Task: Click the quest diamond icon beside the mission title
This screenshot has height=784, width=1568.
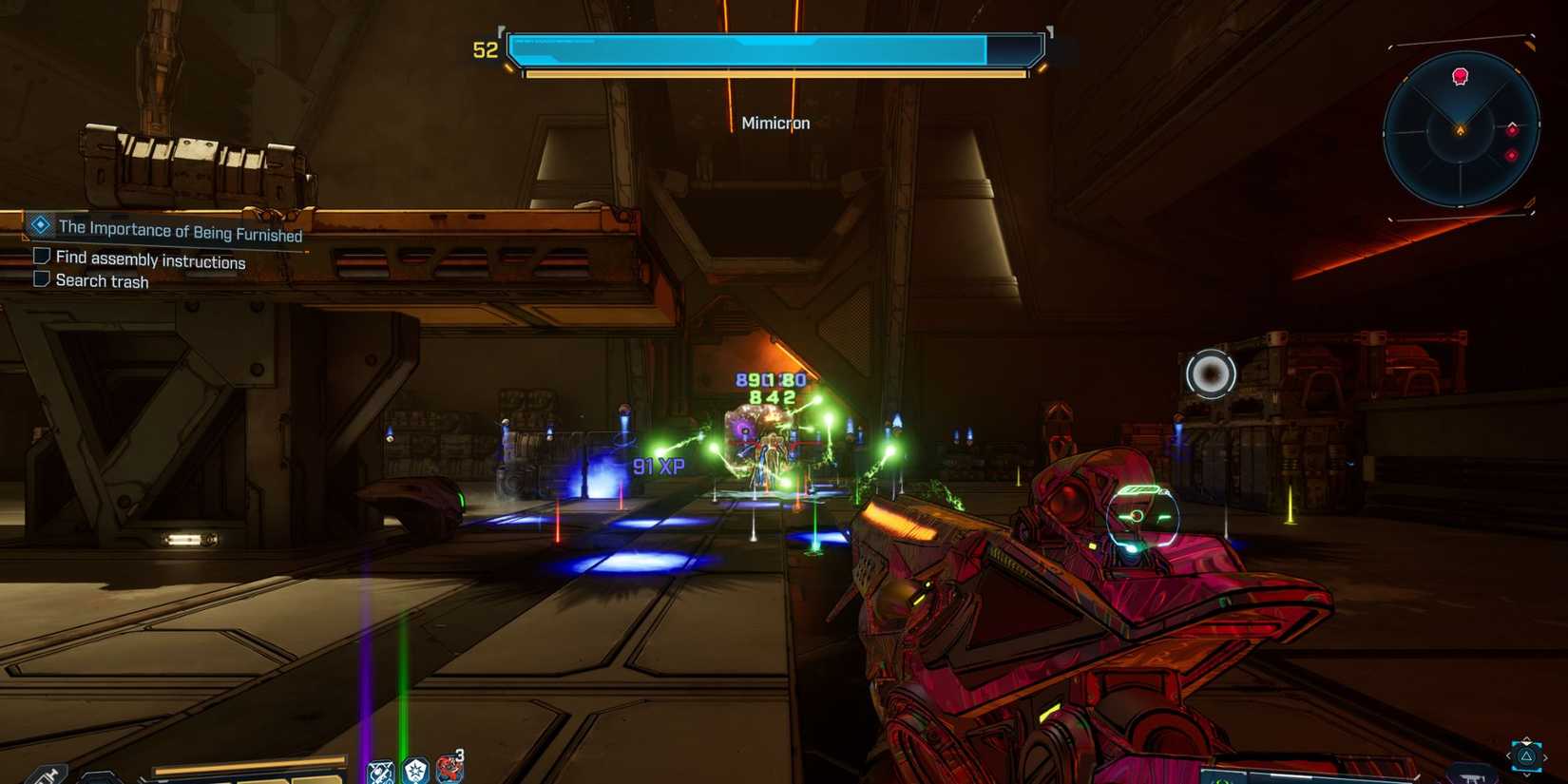Action: (x=39, y=225)
